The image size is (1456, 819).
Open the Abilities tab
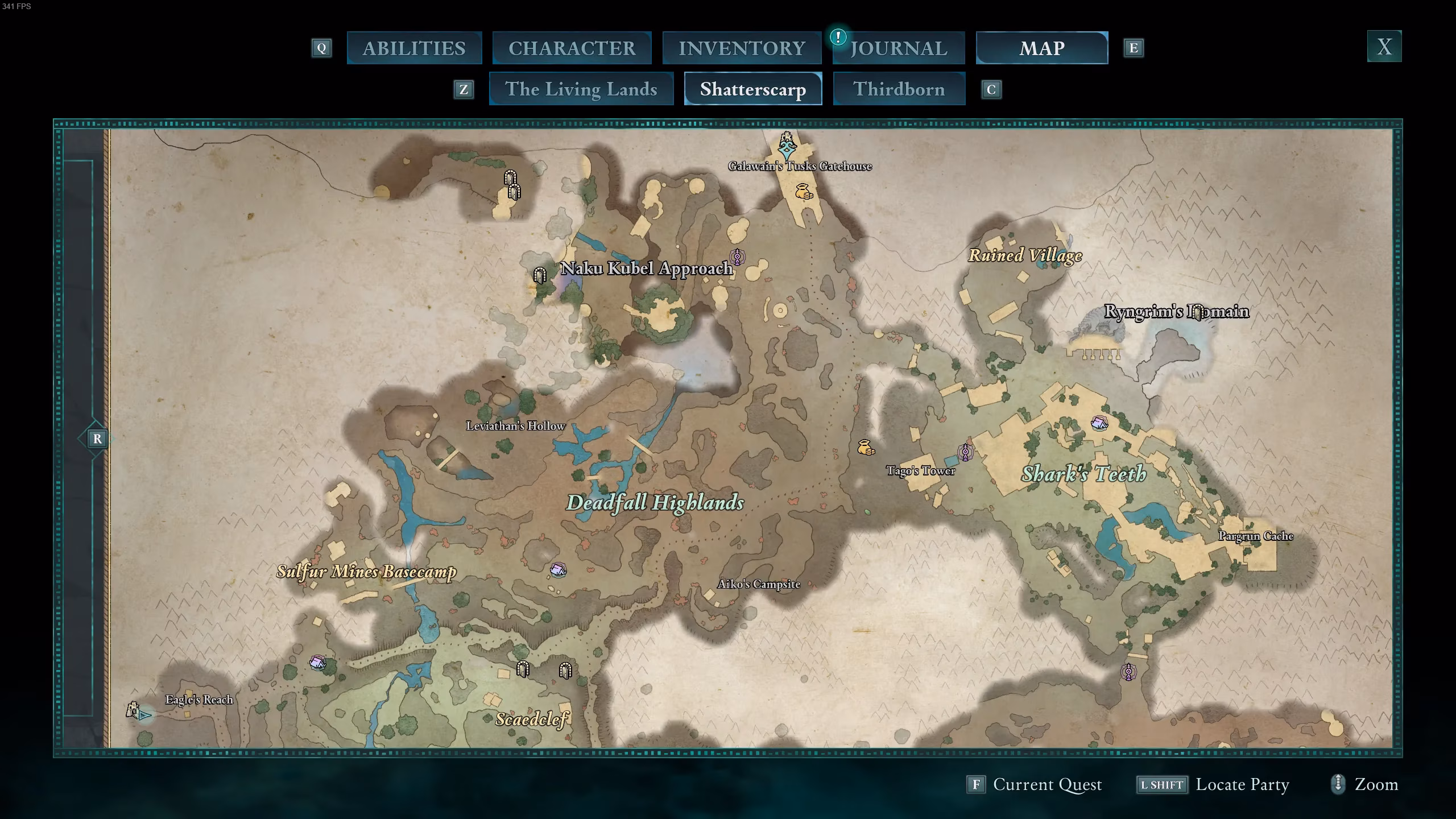(x=414, y=48)
